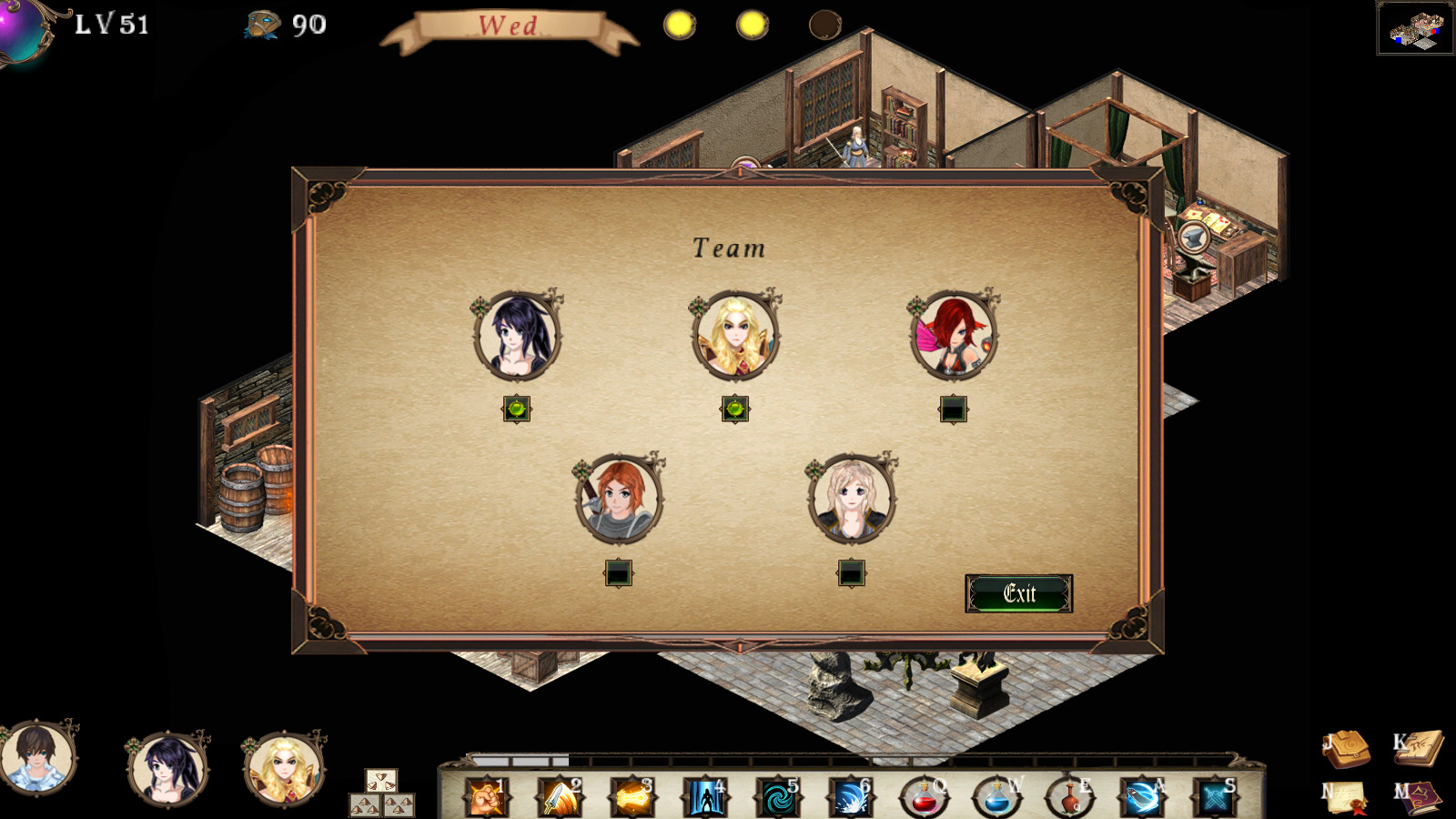Open the sealed quest scroll

(1347, 797)
